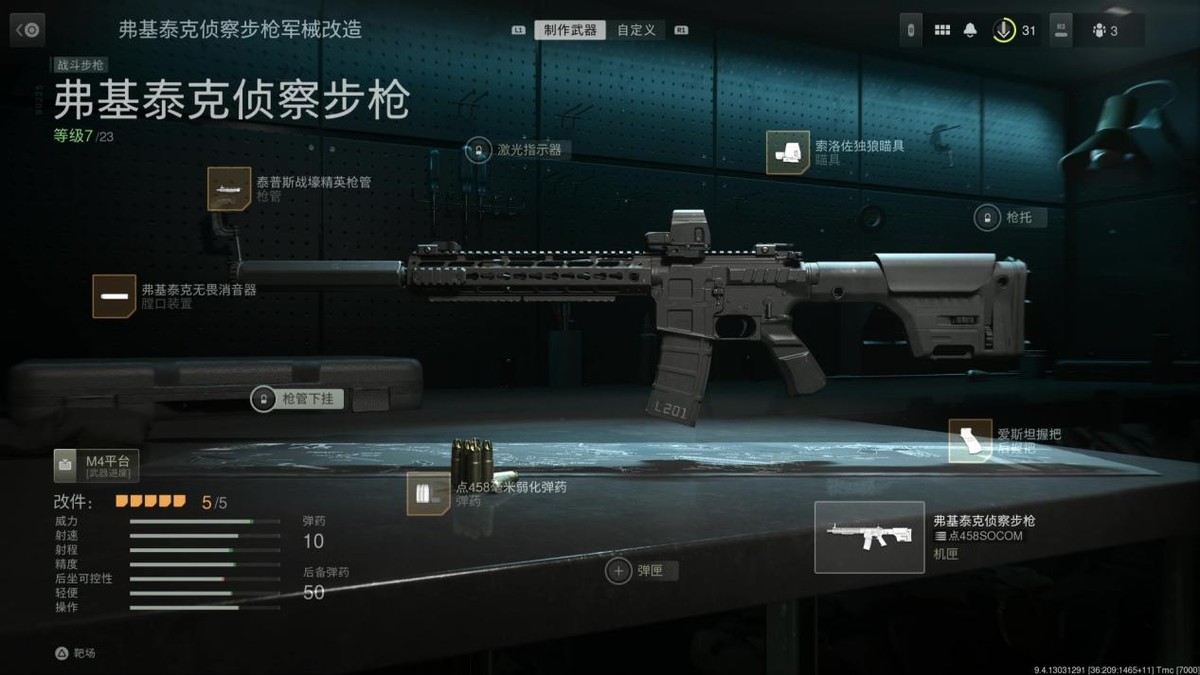The image size is (1200, 675).
Task: Open the locked 枪托 stock slot
Action: pyautogui.click(x=987, y=217)
